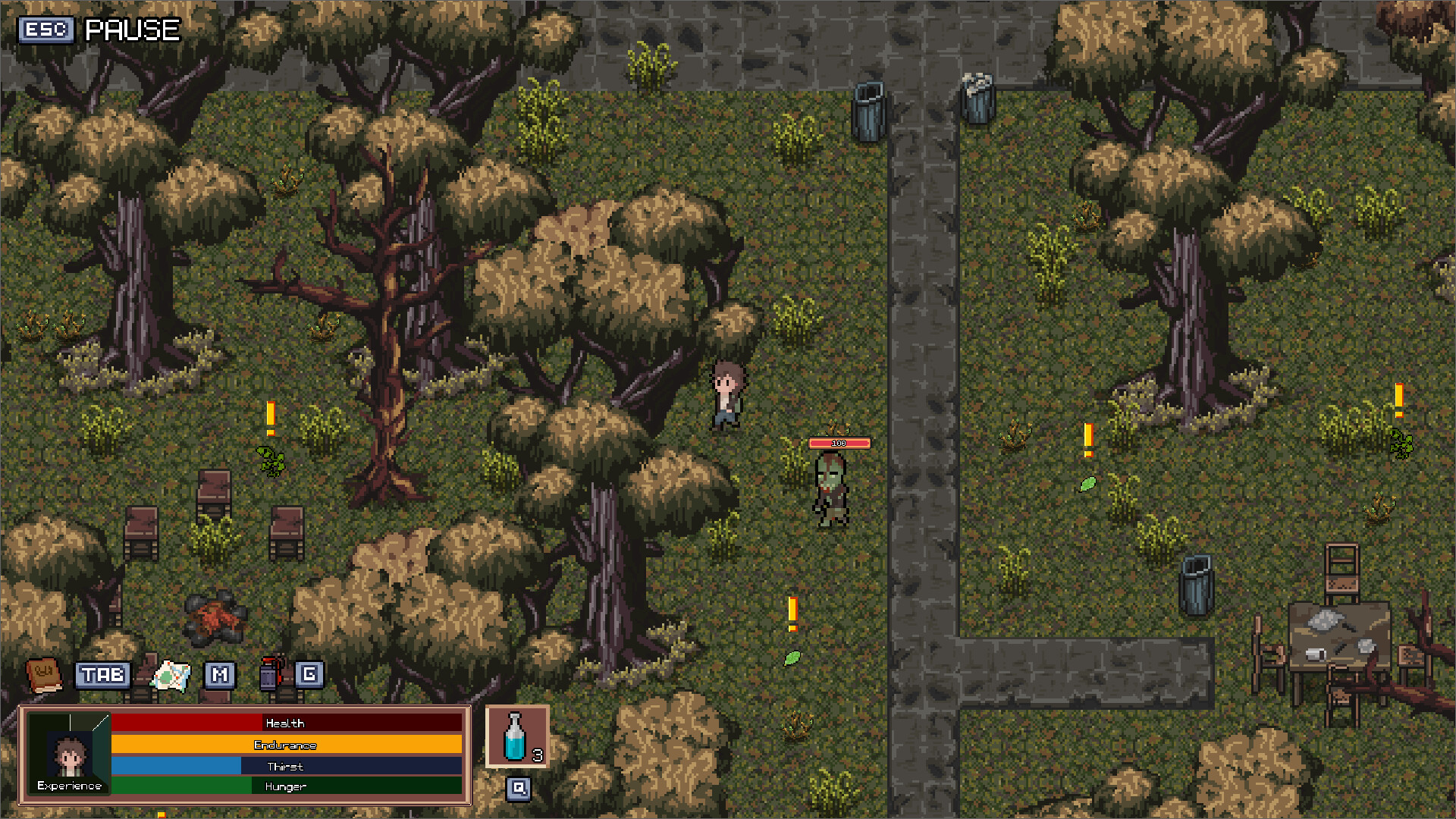Open the journal book icon

click(x=45, y=673)
